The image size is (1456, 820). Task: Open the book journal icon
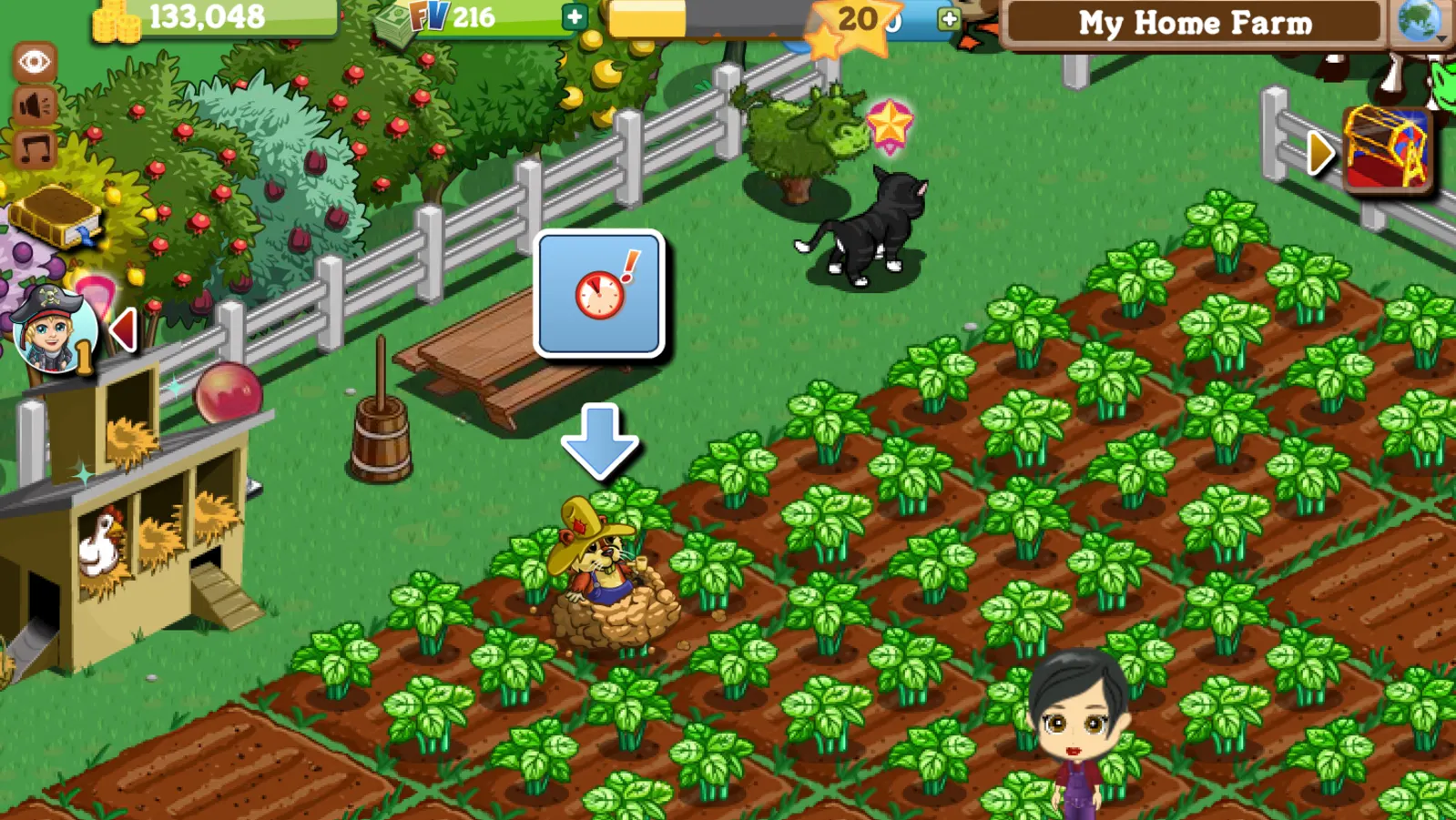point(55,217)
